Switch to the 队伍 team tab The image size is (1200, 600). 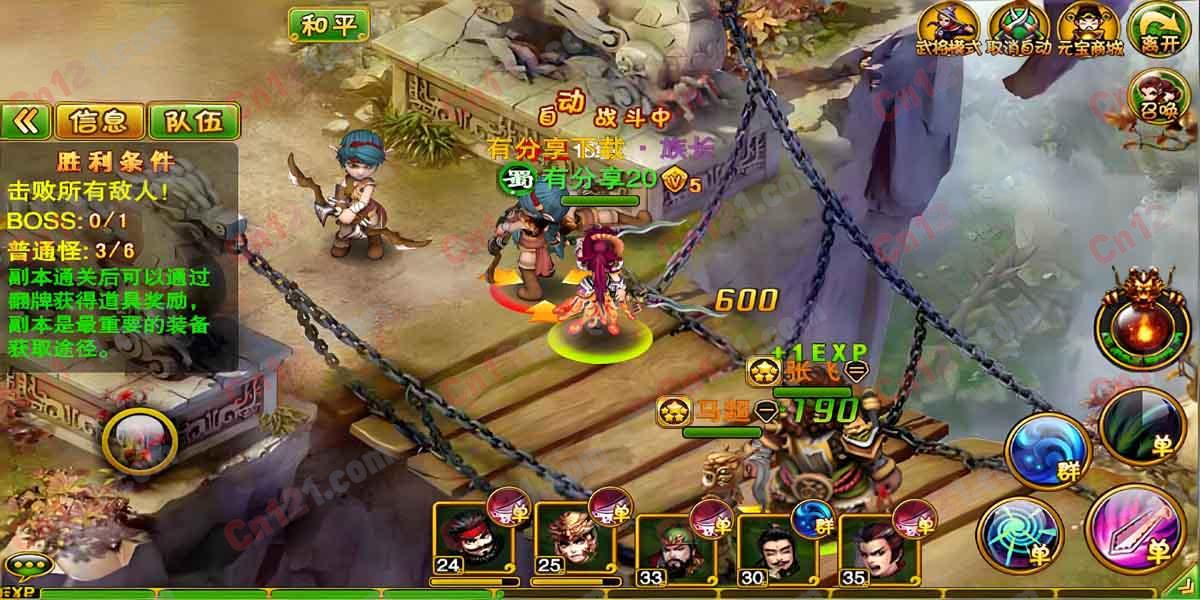click(194, 122)
